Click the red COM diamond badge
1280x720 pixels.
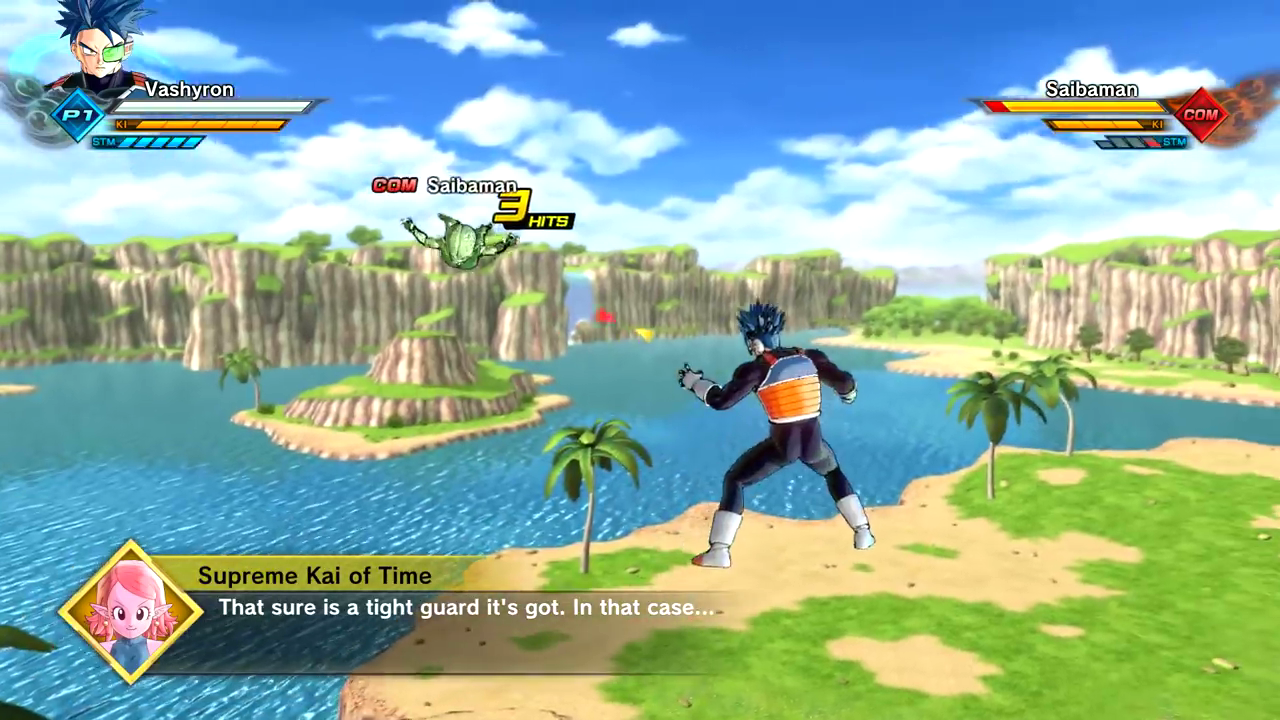click(x=1200, y=114)
